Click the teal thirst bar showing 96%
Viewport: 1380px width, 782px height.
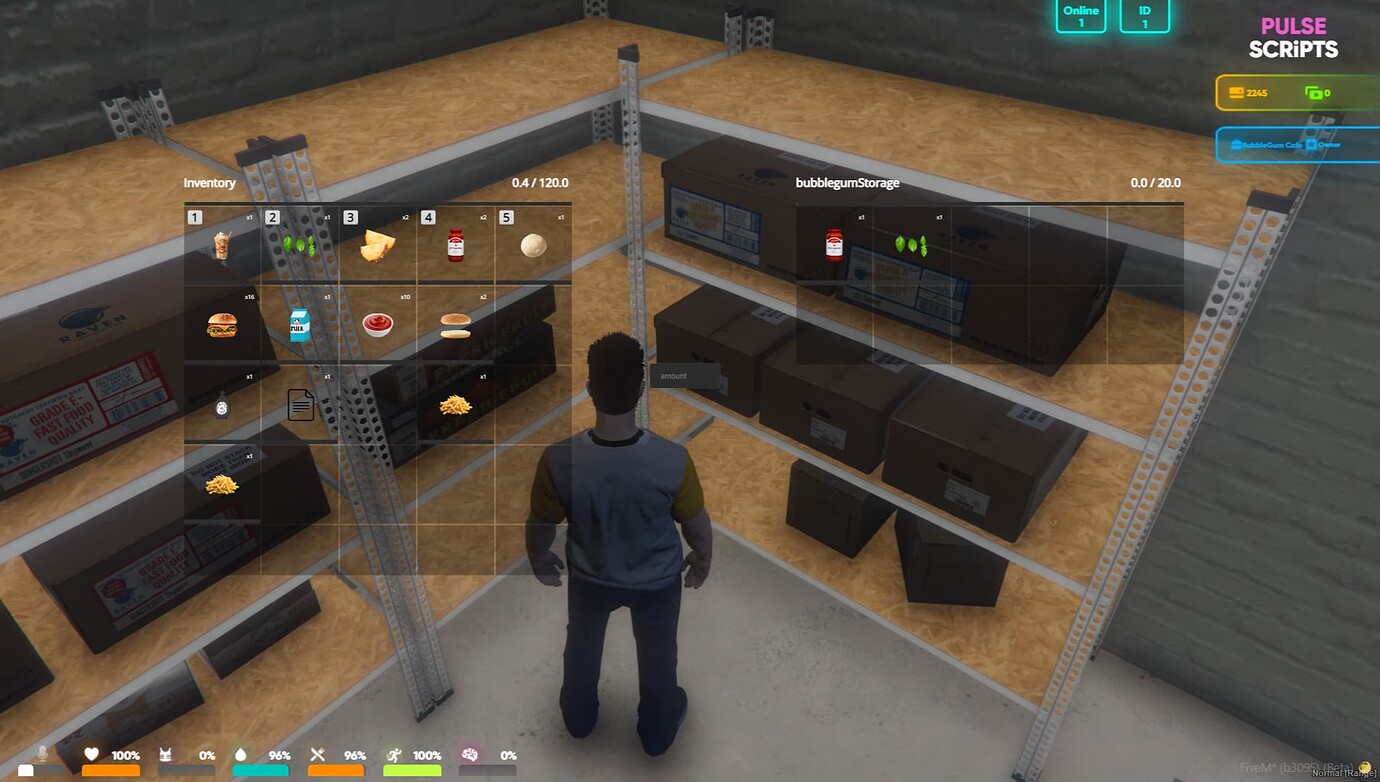pyautogui.click(x=260, y=768)
